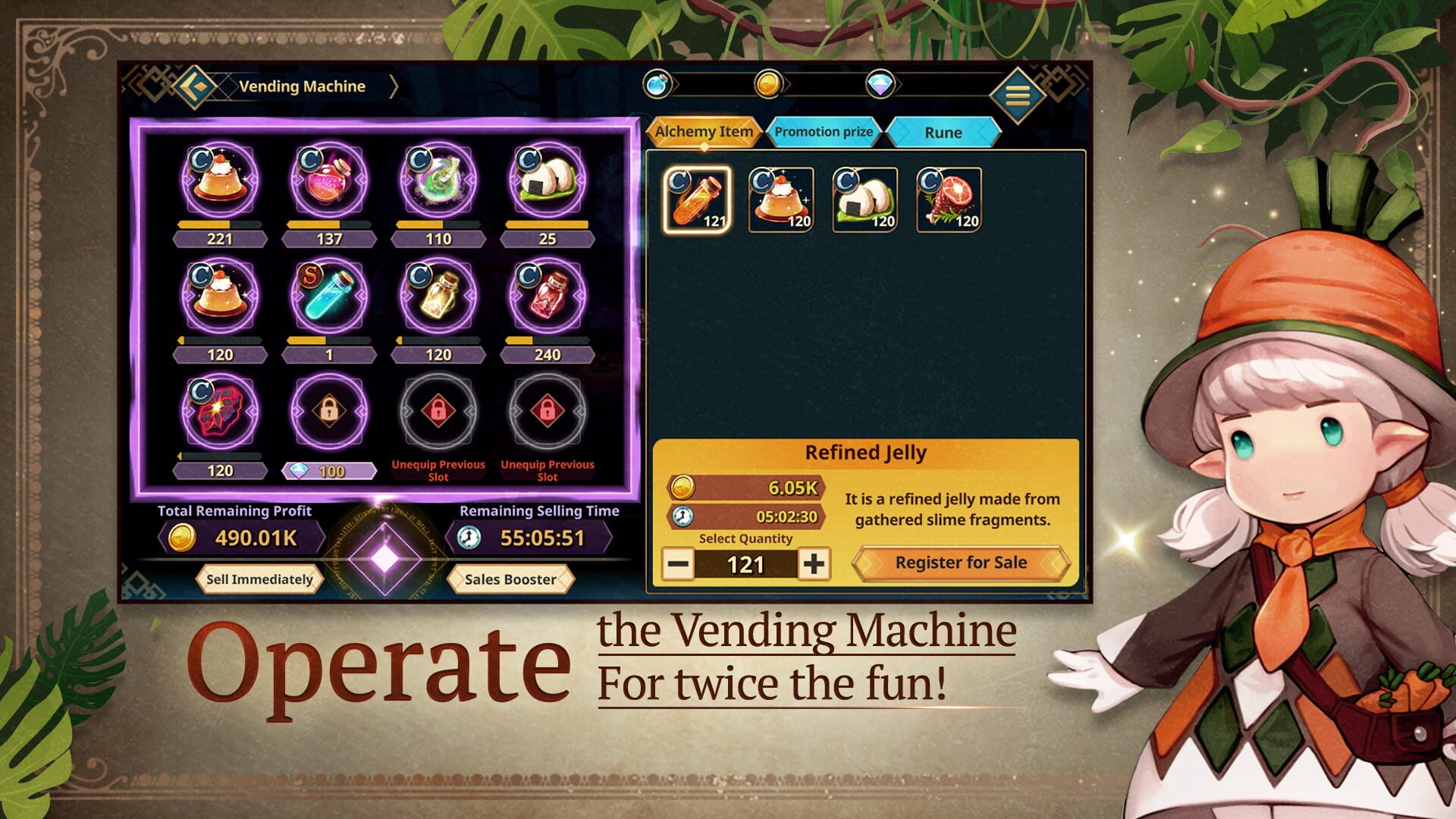Viewport: 1456px width, 819px height.
Task: Open the Rune tab
Action: 944,132
